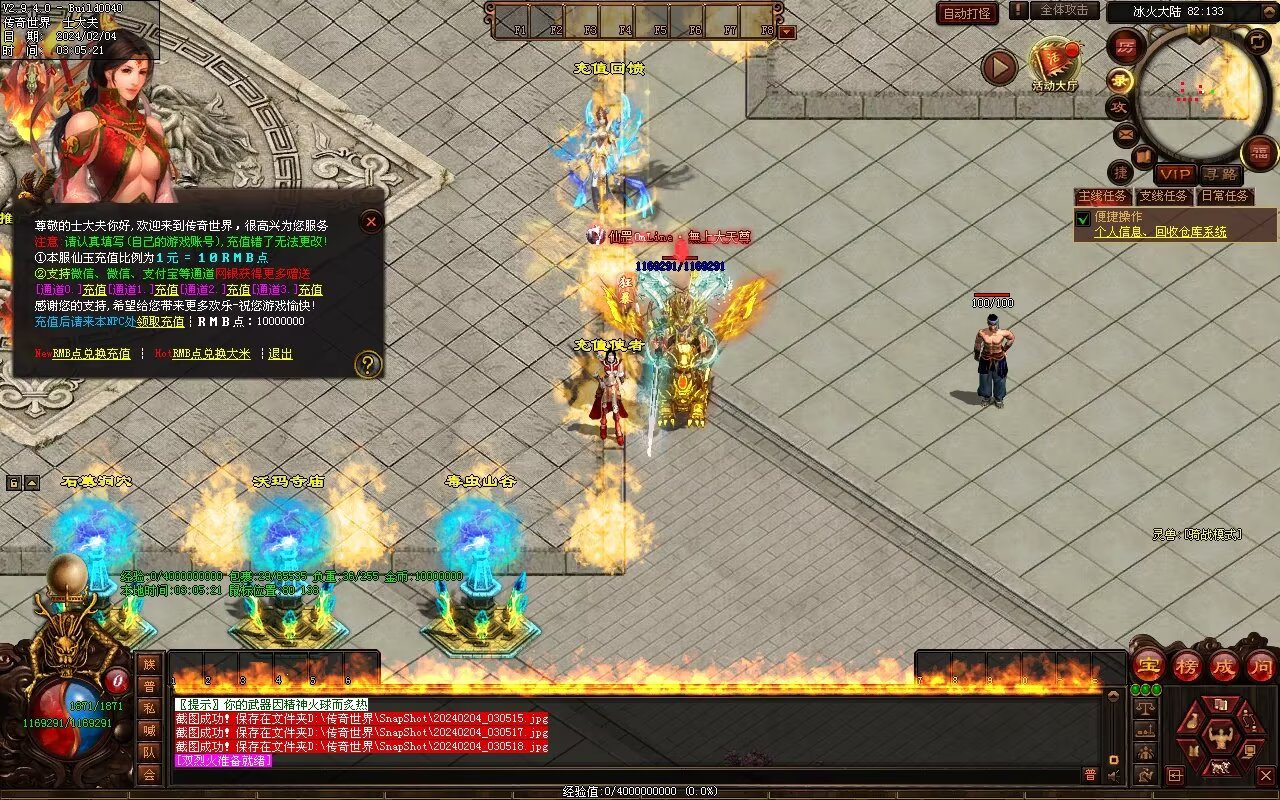Choose the 退出 exit dialogue option

pos(280,354)
